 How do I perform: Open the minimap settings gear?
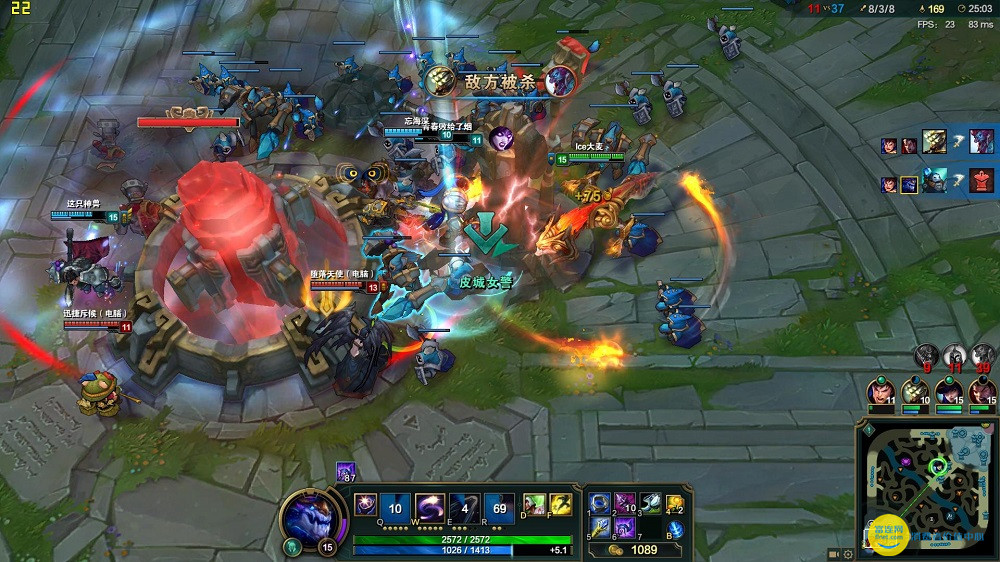pos(848,553)
